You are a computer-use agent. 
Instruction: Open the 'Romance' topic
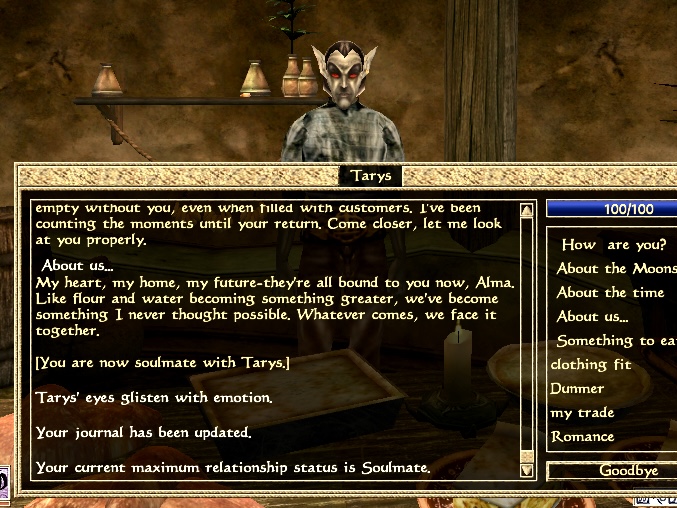coord(582,437)
